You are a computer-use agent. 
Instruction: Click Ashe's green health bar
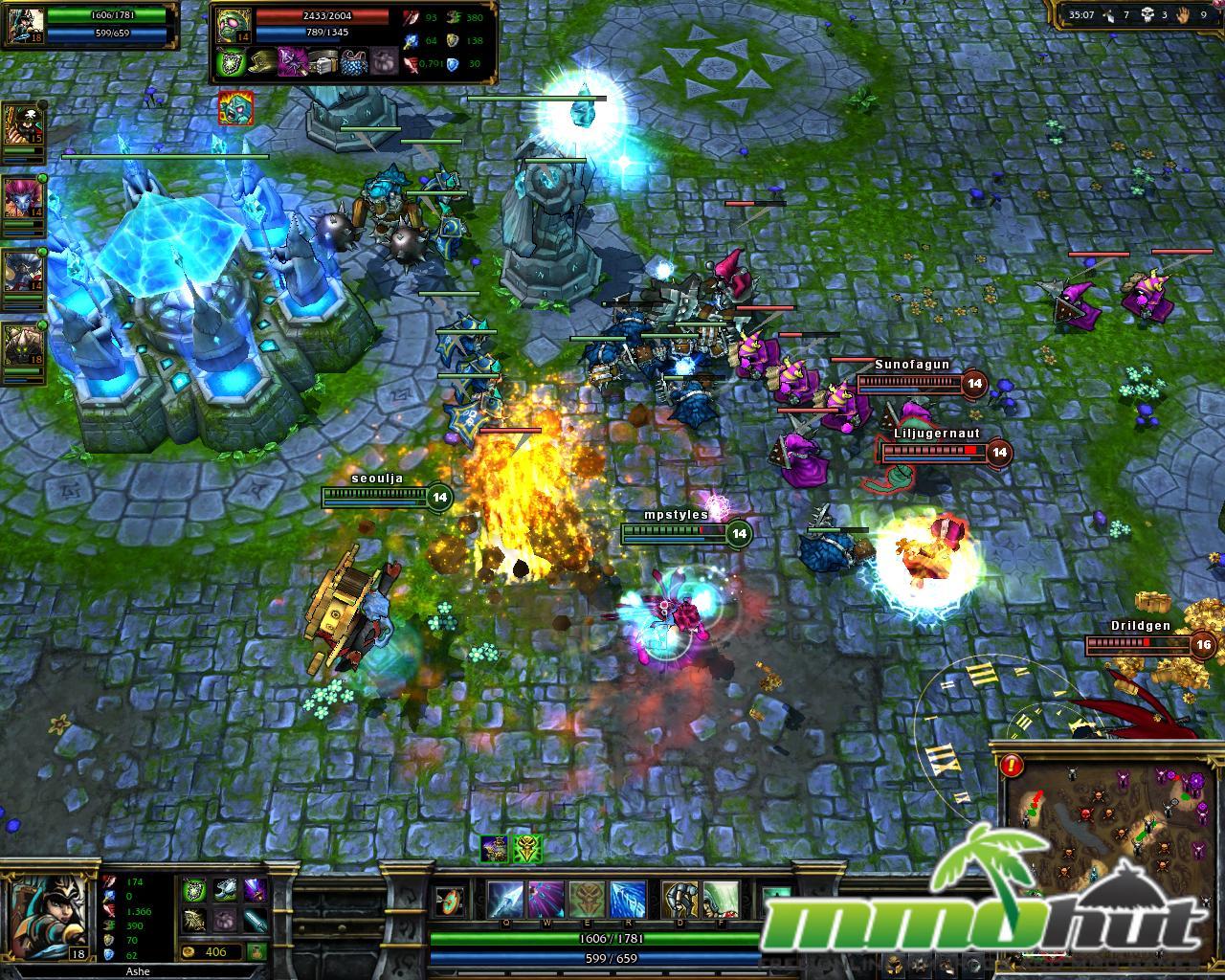593,941
